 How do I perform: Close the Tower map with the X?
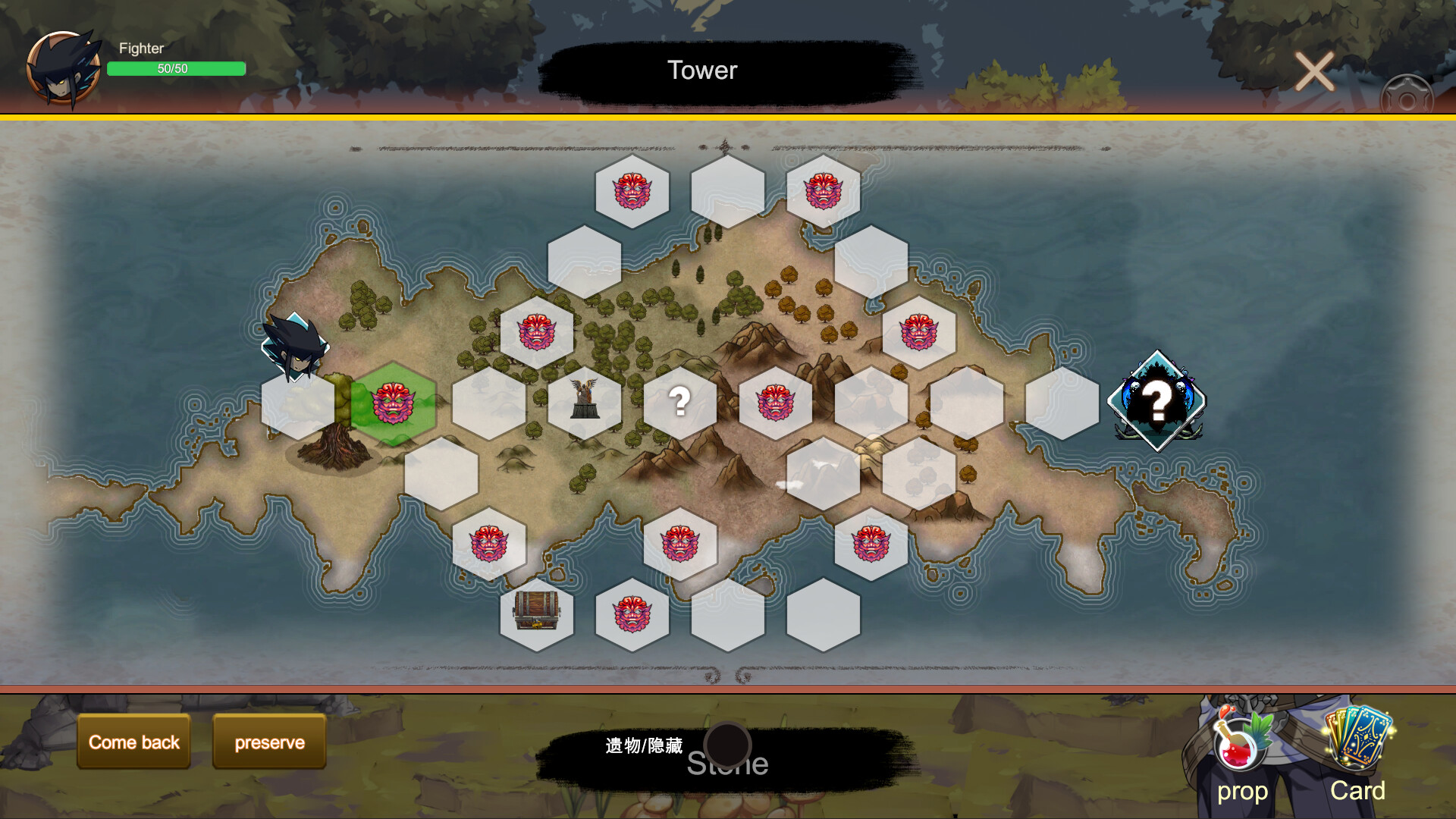[1315, 71]
